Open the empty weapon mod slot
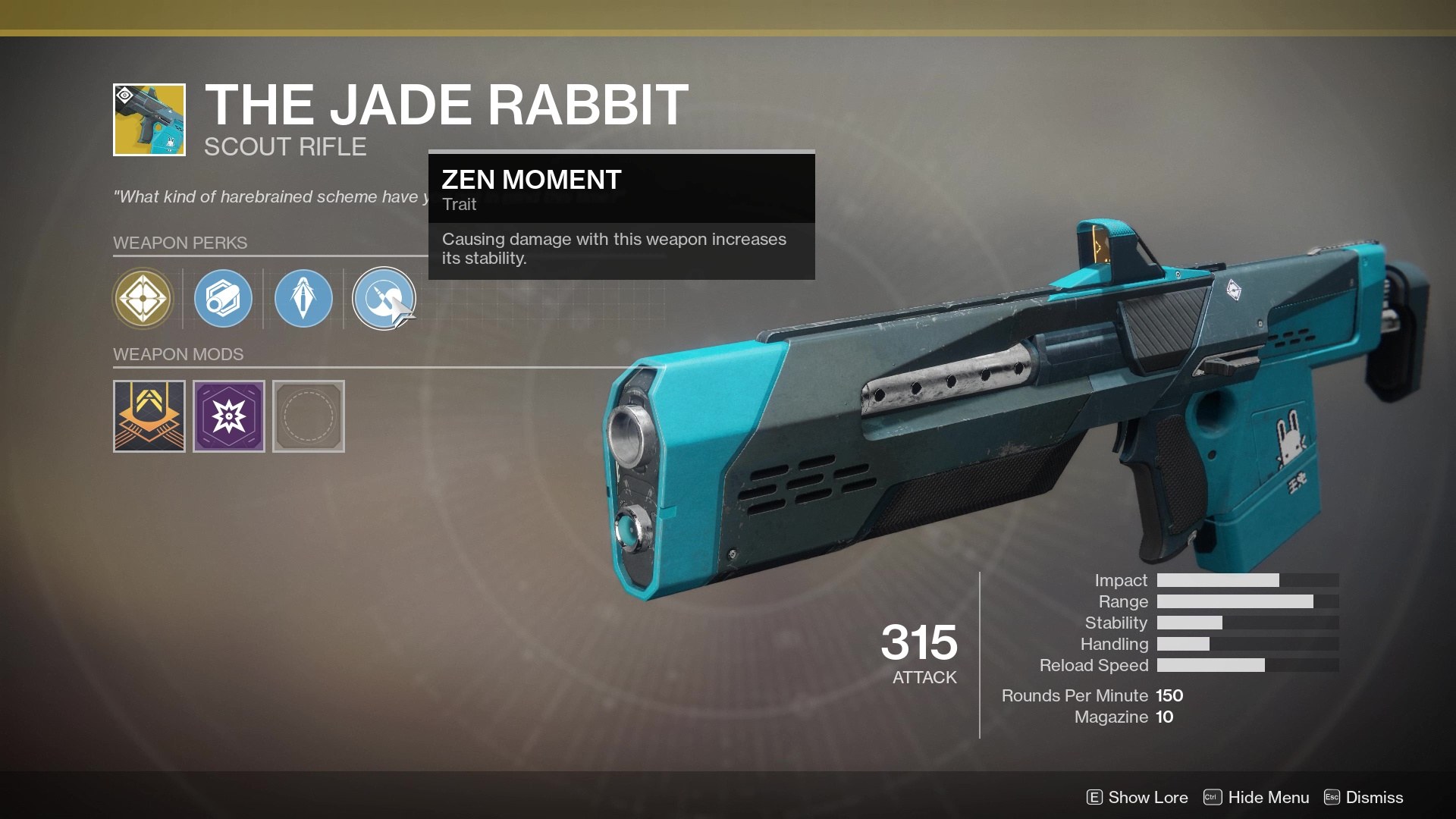 point(309,416)
